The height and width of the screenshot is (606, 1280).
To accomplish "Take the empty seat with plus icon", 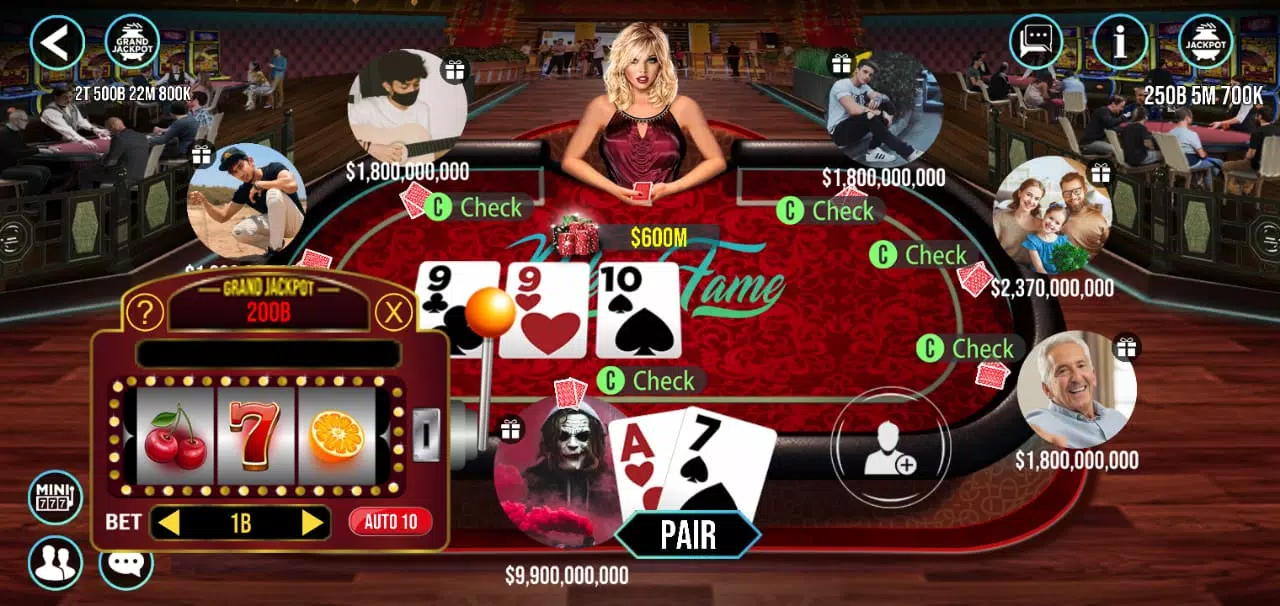I will (x=889, y=446).
